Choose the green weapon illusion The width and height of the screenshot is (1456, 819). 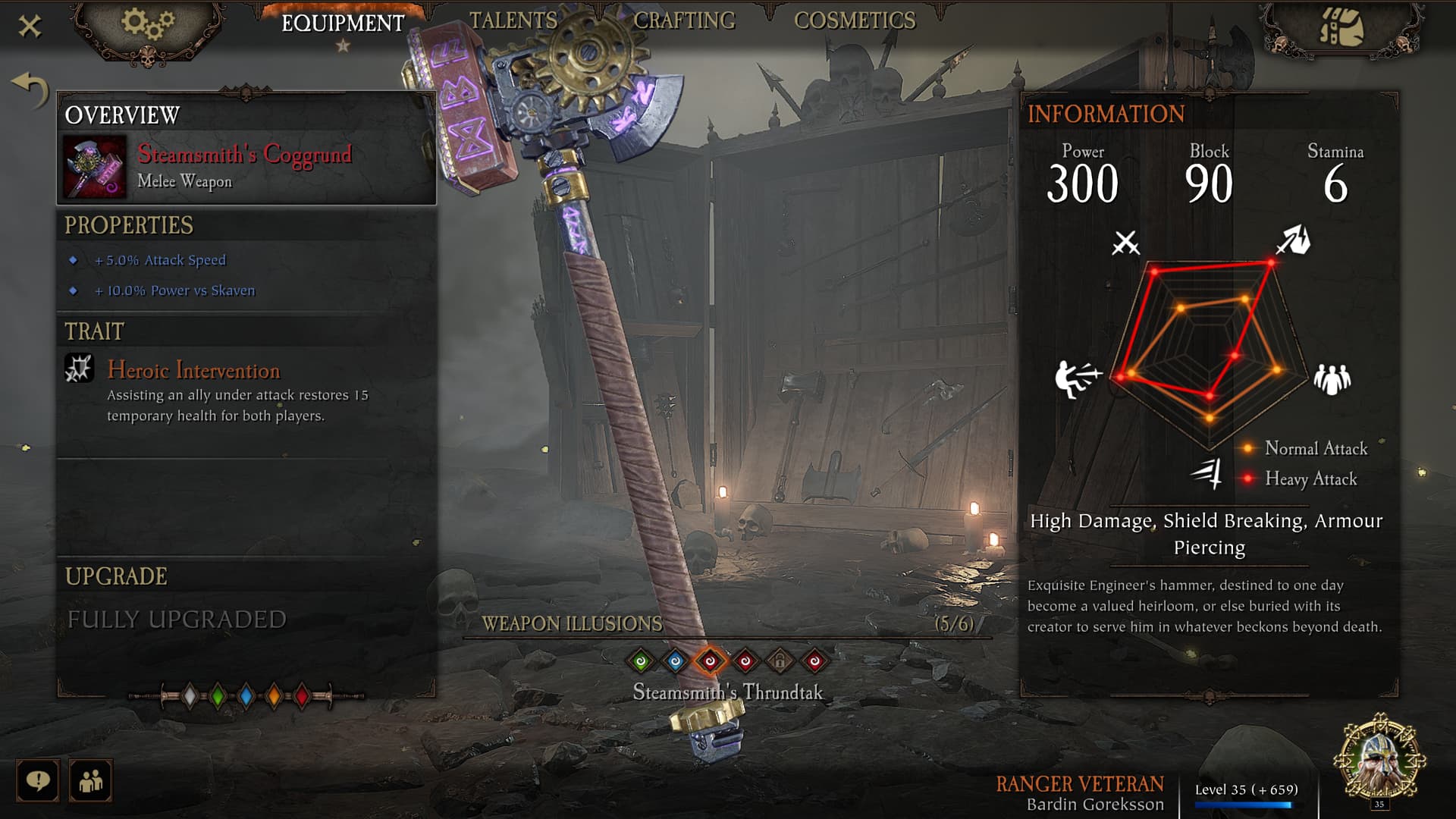641,661
